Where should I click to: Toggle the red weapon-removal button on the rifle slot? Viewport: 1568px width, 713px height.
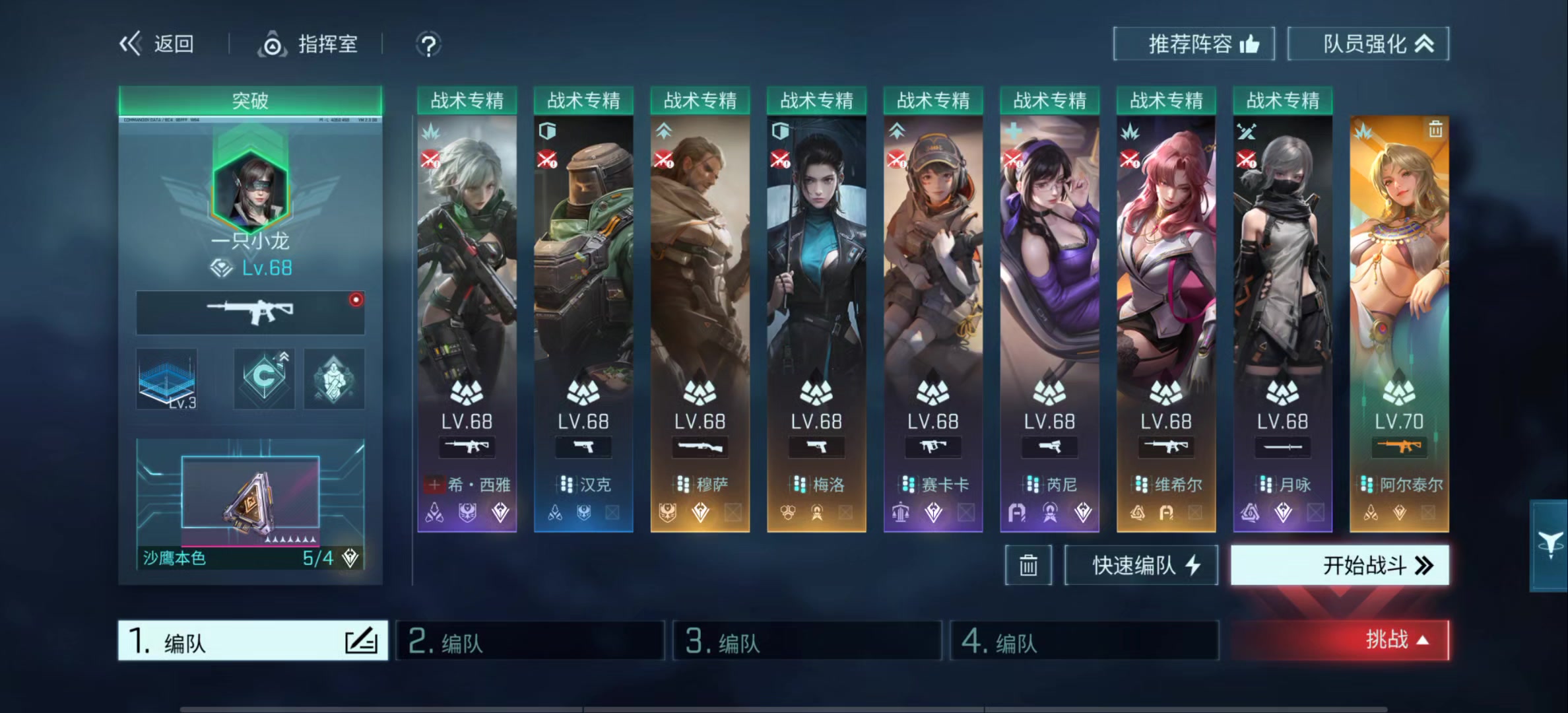coord(356,299)
